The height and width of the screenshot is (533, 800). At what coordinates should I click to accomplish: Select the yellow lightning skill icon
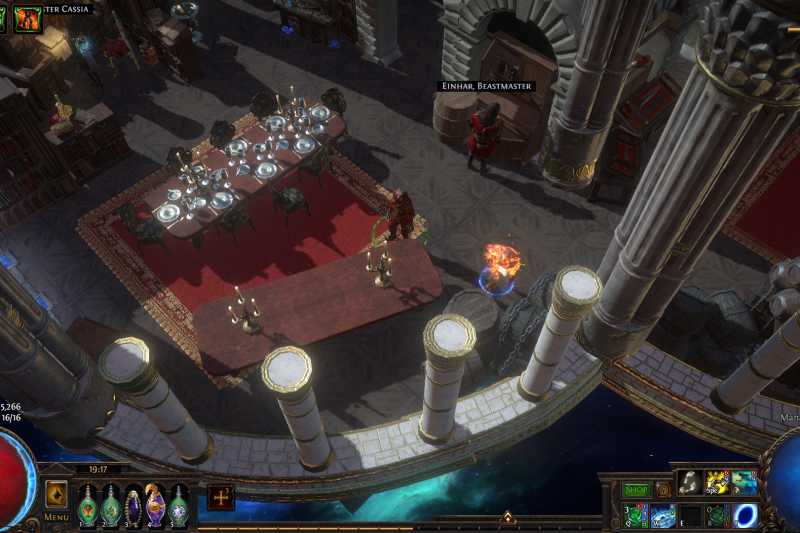click(717, 482)
